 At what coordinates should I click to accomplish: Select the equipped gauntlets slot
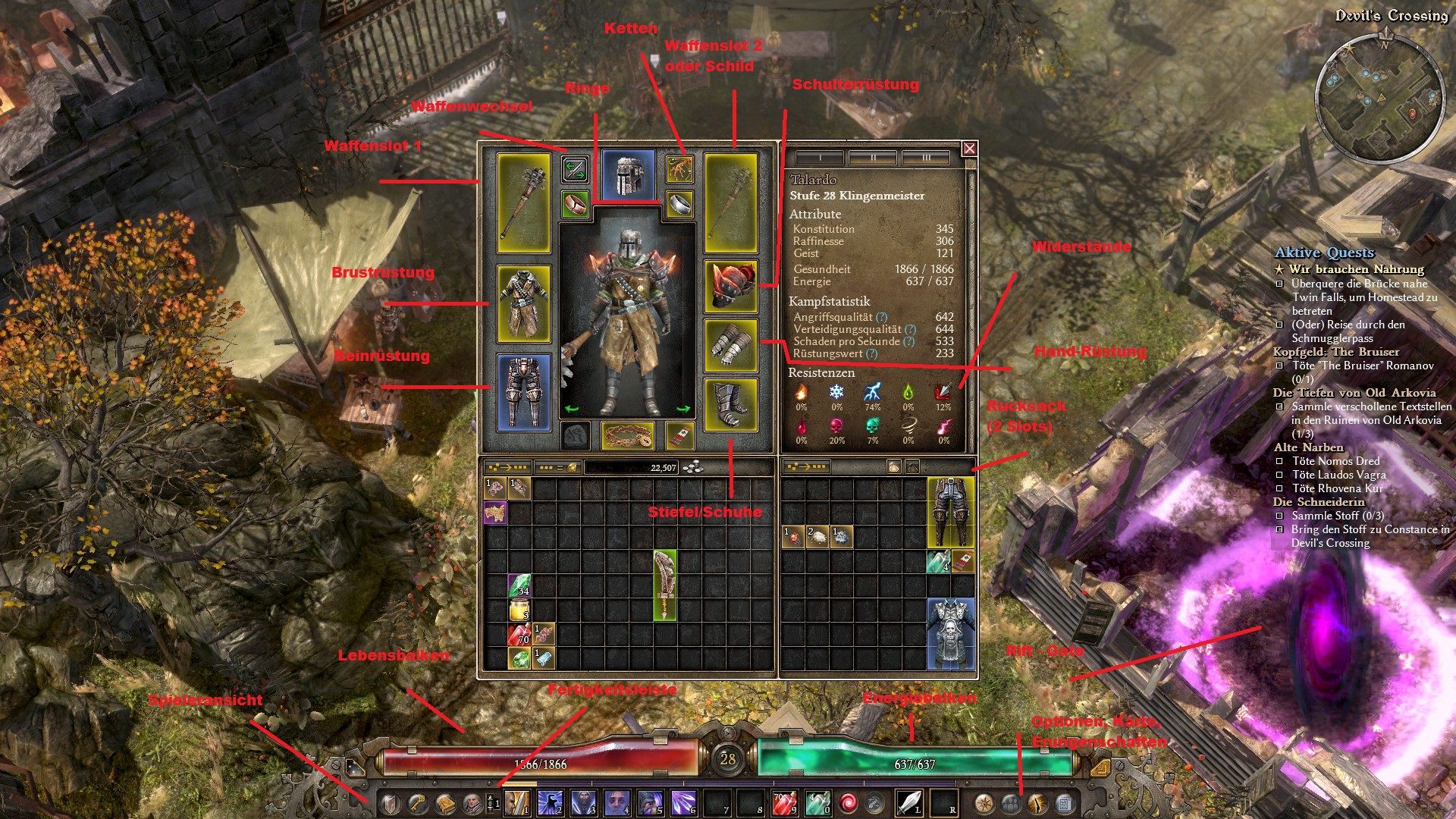click(730, 346)
